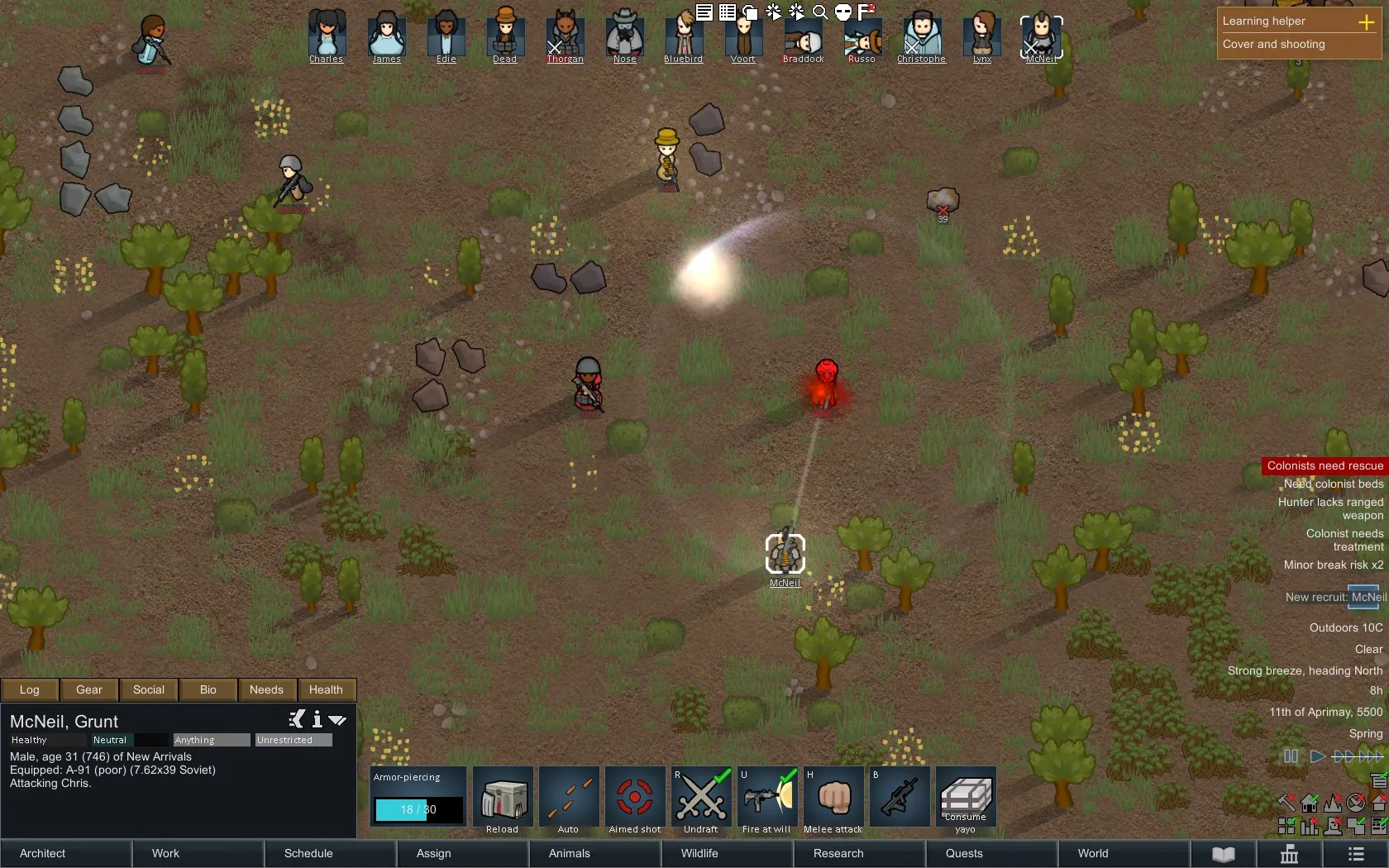Open Colonists need rescue alert

[x=1325, y=465]
